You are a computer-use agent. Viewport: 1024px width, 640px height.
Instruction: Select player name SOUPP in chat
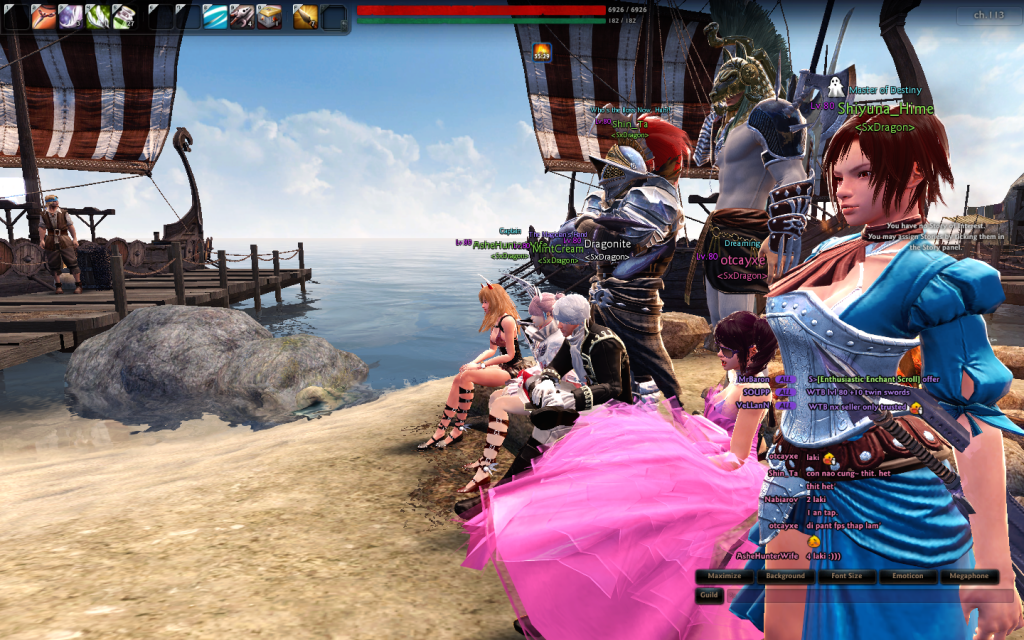pyautogui.click(x=755, y=393)
